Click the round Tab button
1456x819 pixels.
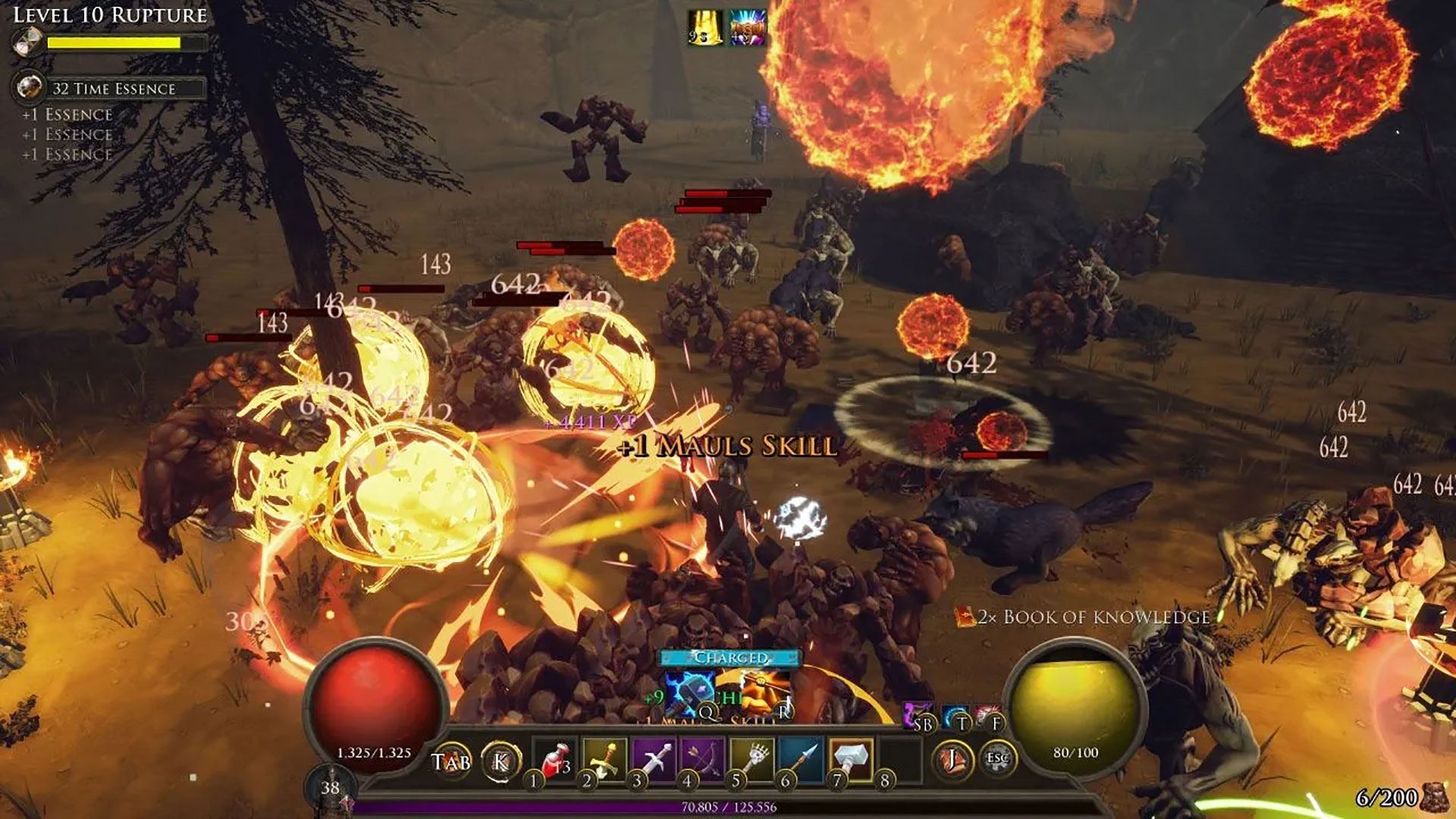[451, 761]
